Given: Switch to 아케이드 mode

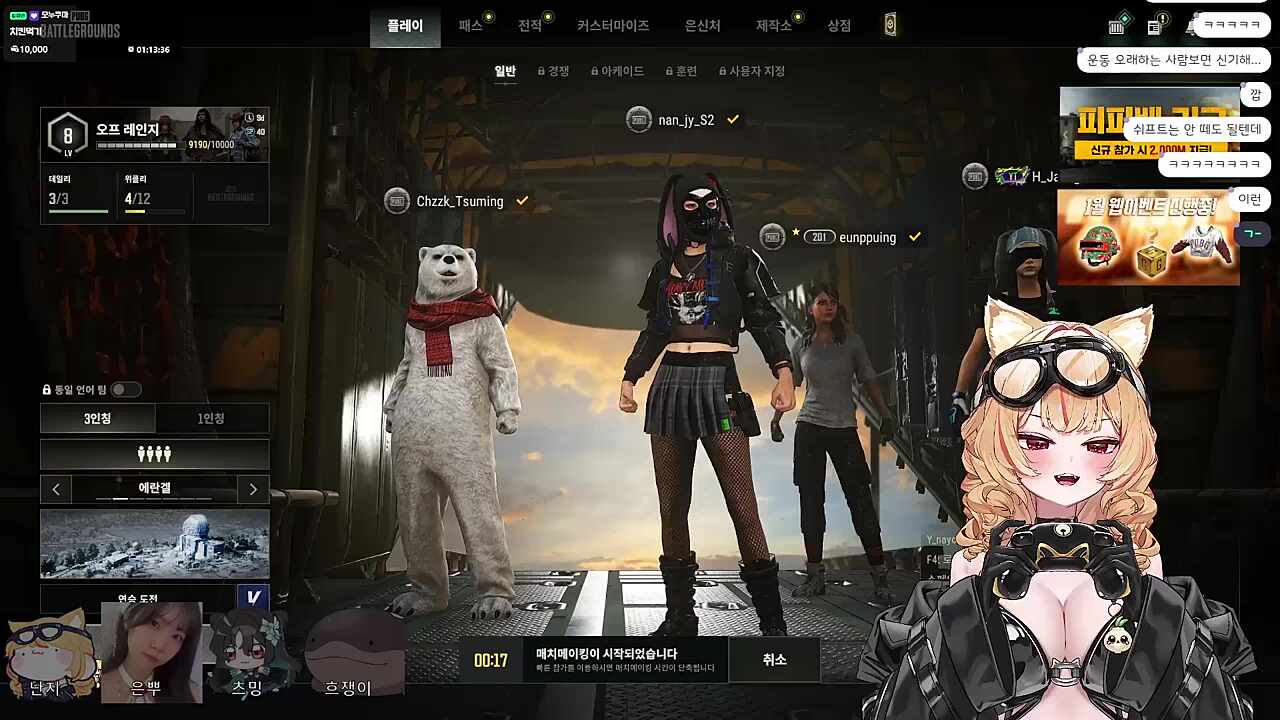Looking at the screenshot, I should pos(618,71).
